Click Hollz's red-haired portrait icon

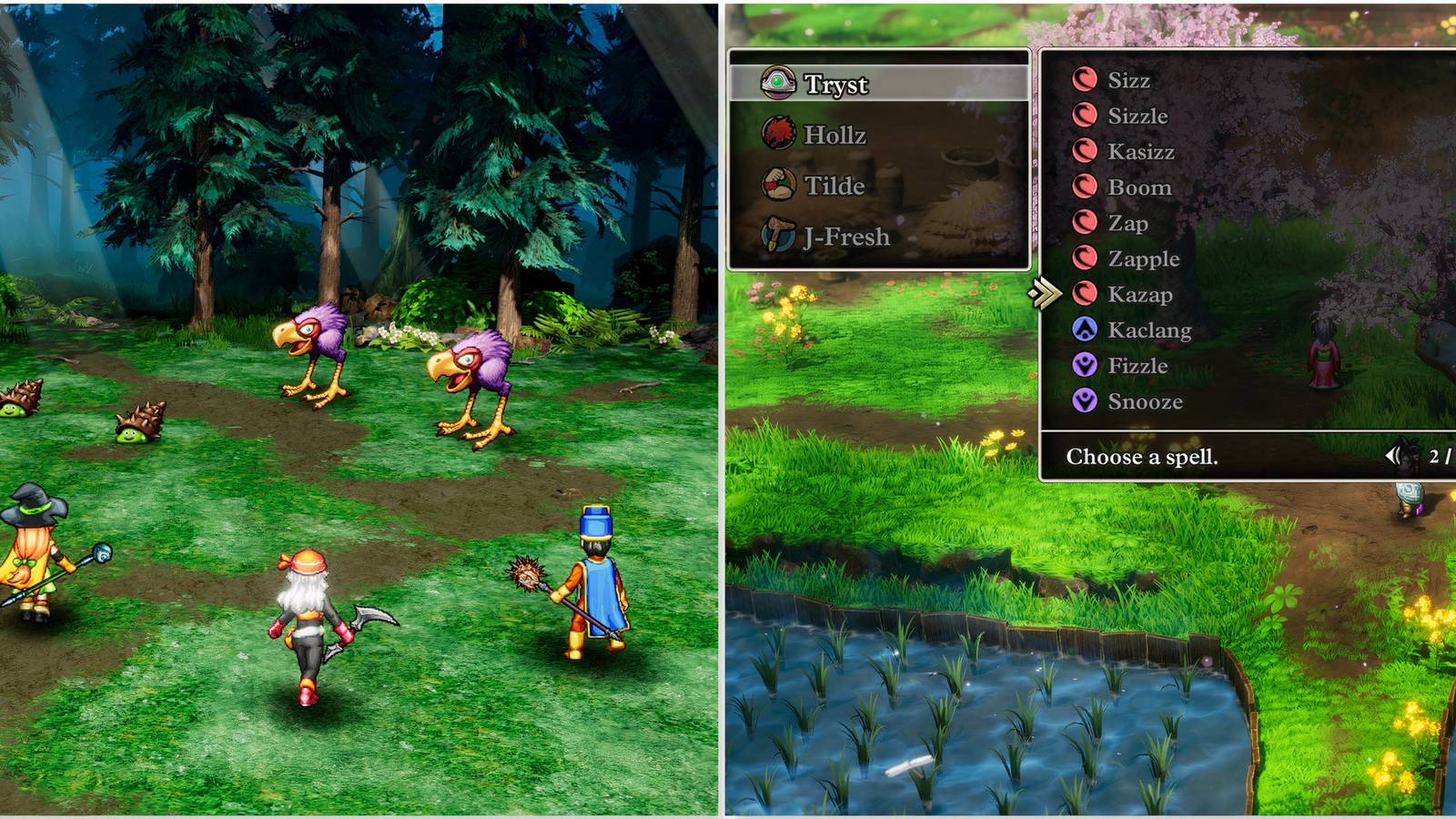pyautogui.click(x=780, y=133)
